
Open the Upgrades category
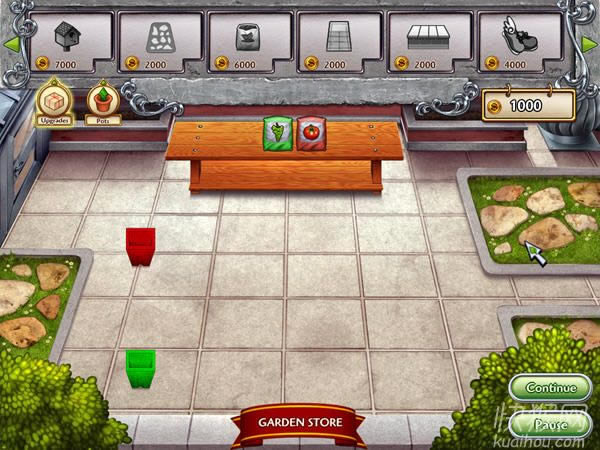tap(53, 101)
